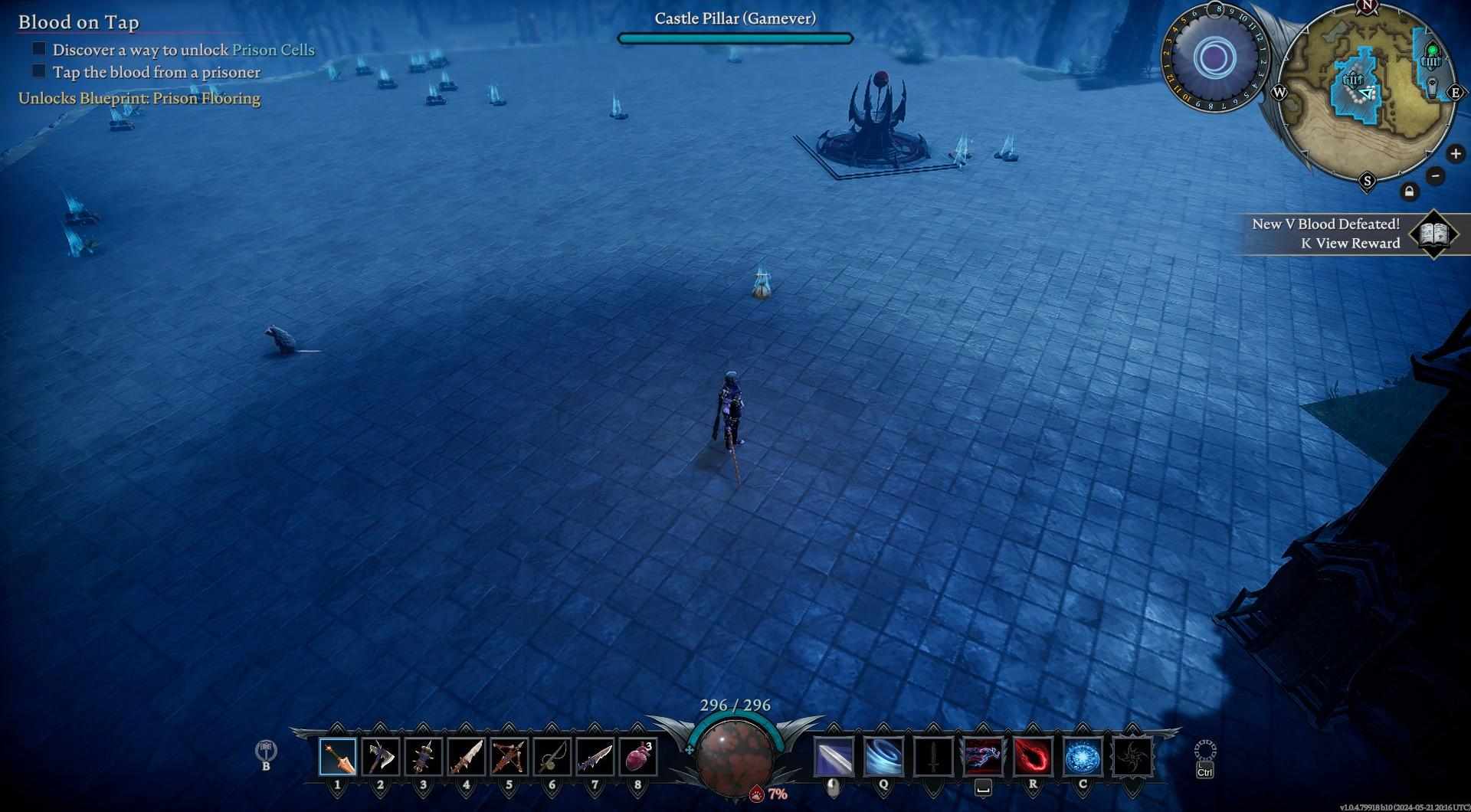Activate the primary weapon slash attack icon
This screenshot has height=812, width=1471.
834,757
